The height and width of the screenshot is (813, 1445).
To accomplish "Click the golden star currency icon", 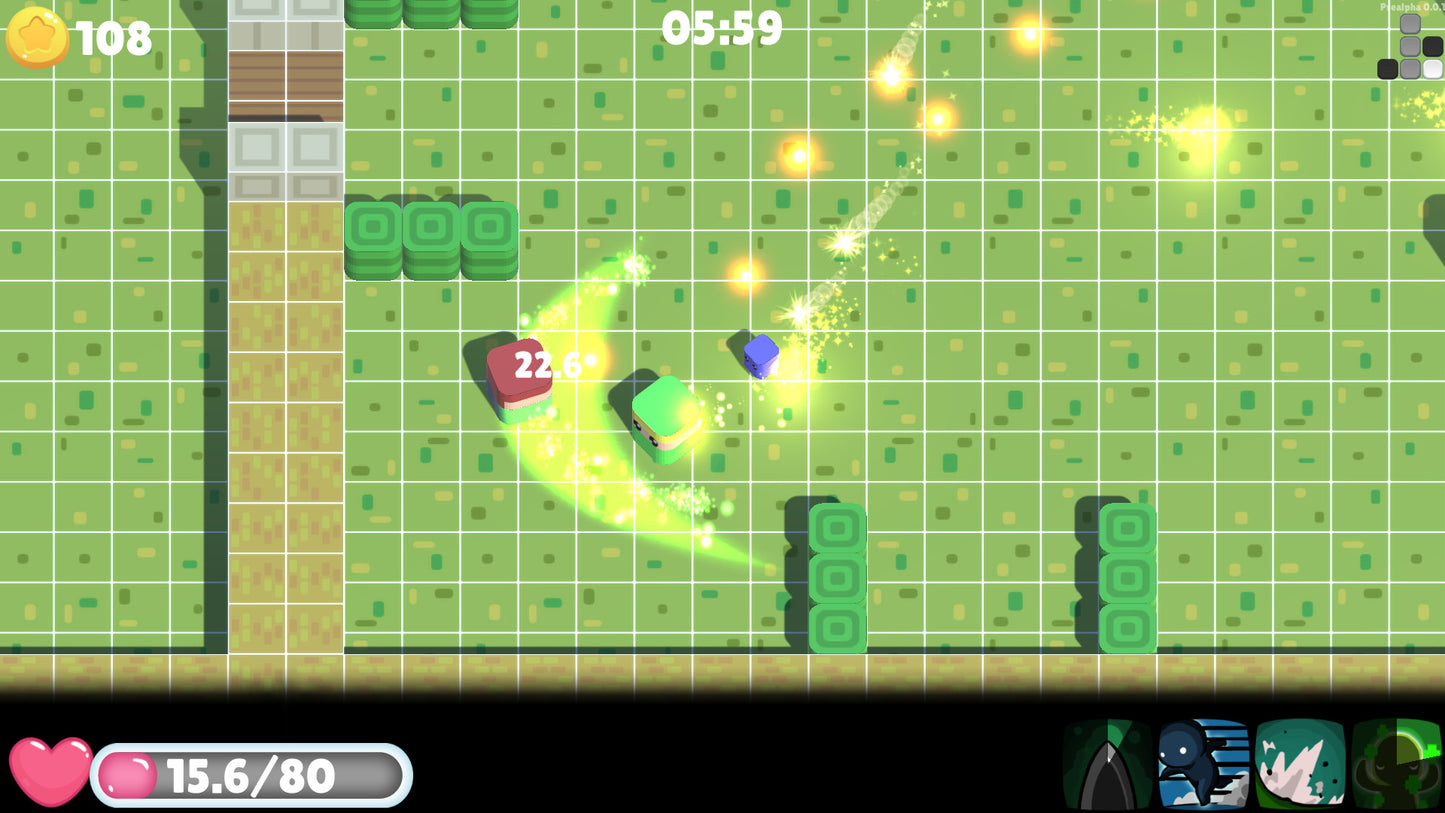I will 37,39.
